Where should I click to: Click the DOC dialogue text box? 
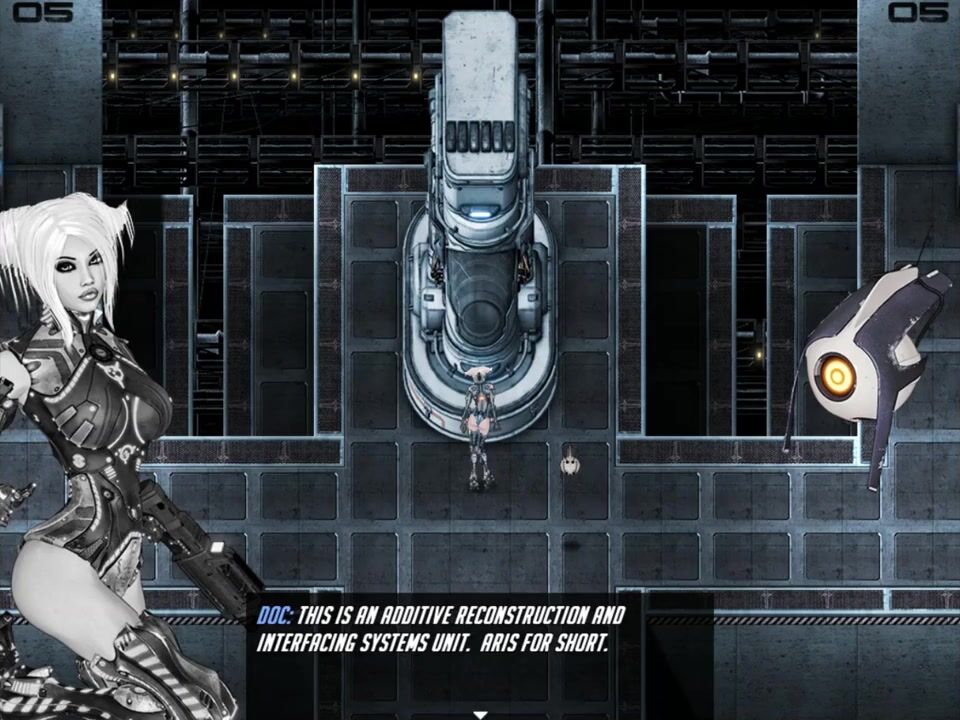coord(480,640)
